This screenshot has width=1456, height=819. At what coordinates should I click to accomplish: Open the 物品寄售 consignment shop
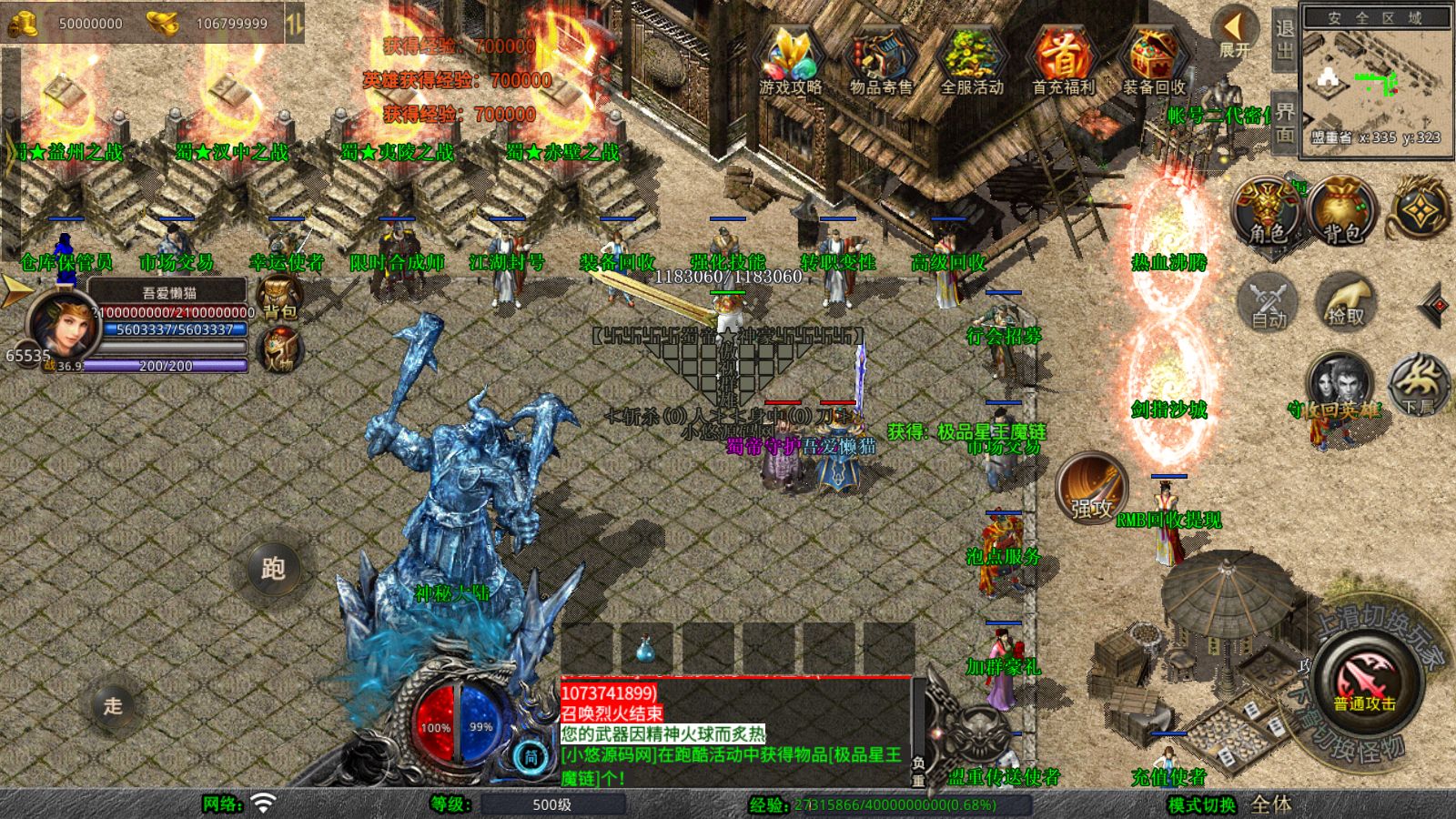coord(880,59)
